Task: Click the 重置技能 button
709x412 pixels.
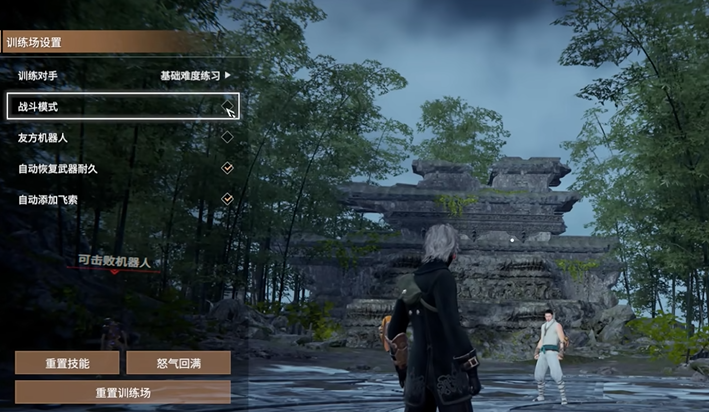Action: (x=67, y=363)
